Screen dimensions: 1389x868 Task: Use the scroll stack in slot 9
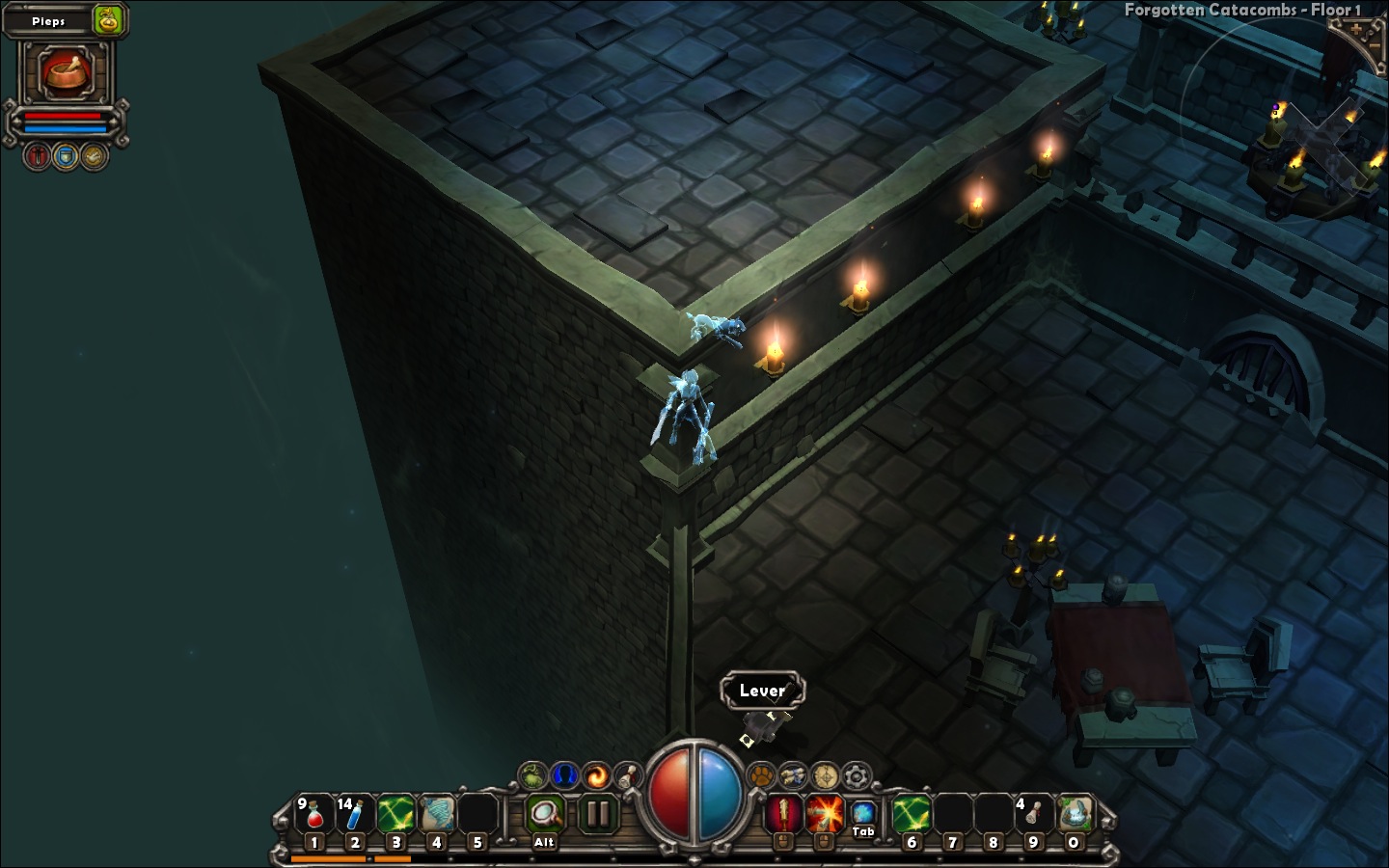pos(1032,816)
